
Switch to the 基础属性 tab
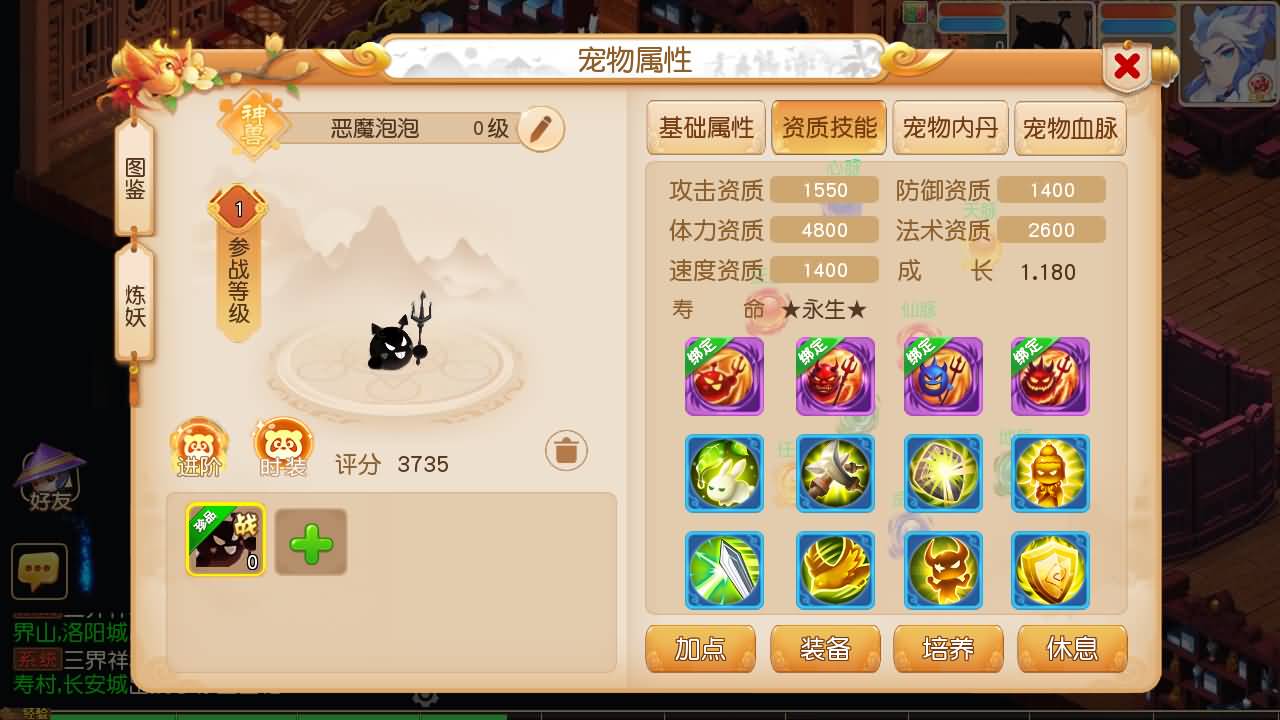[x=706, y=127]
